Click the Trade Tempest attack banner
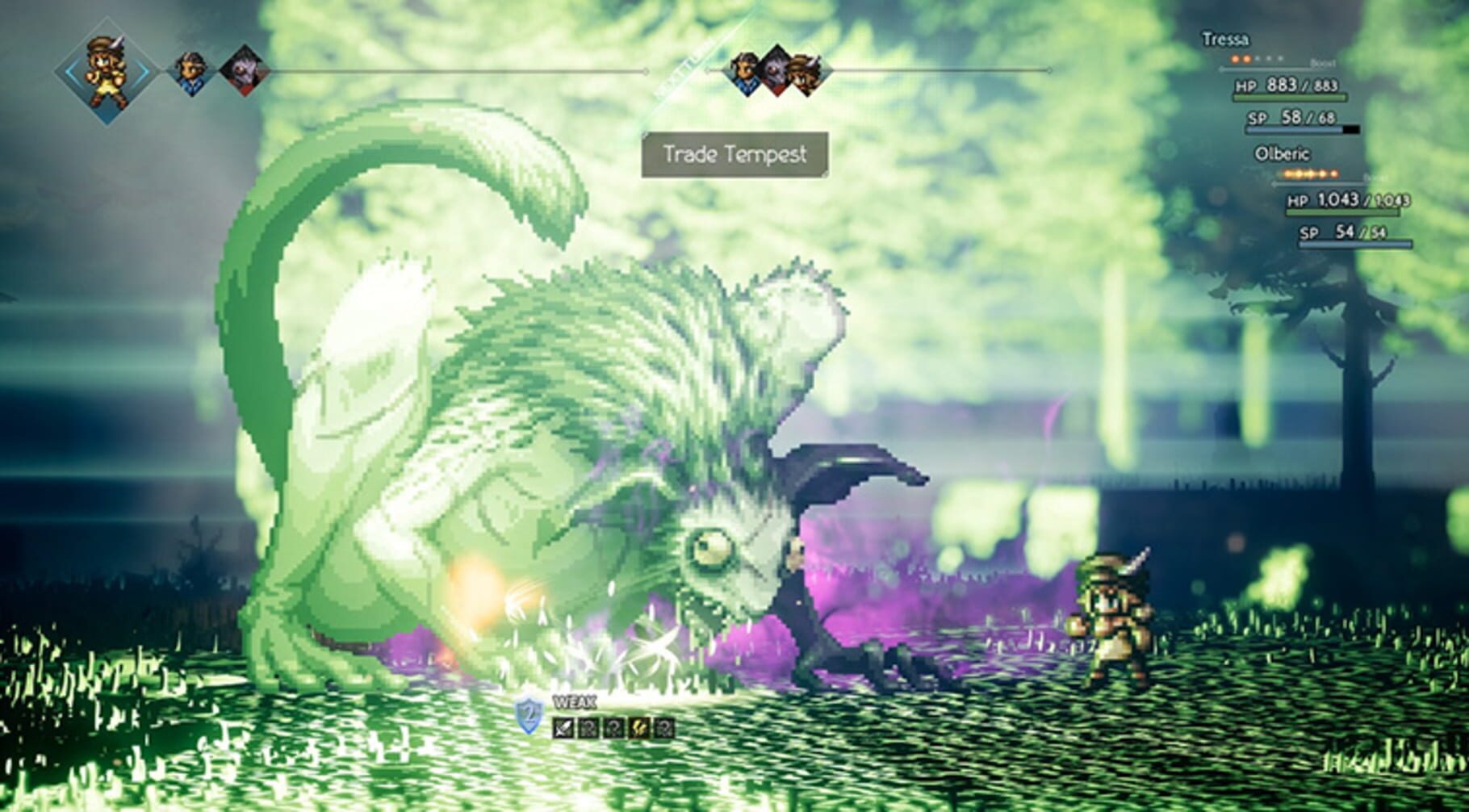The width and height of the screenshot is (1469, 812). [x=736, y=152]
